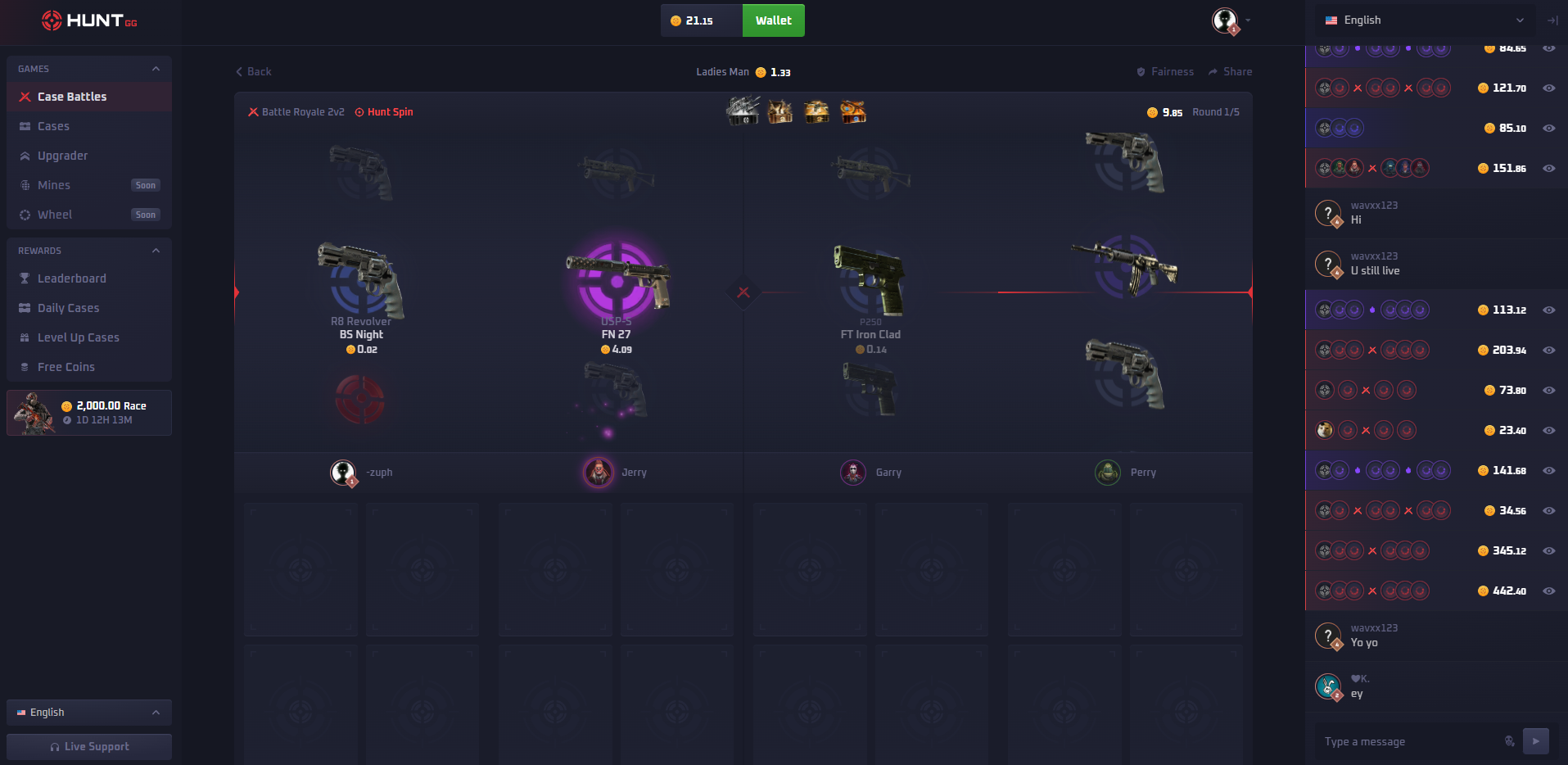The width and height of the screenshot is (1568, 765).
Task: Select Case Battles in the sidebar
Action: click(x=71, y=96)
